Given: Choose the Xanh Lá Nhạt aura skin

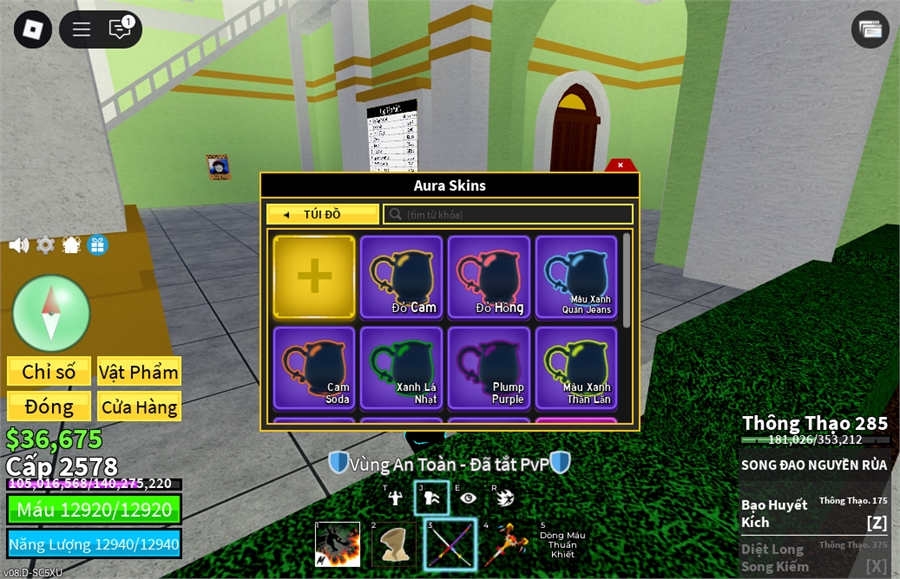Looking at the screenshot, I should point(401,367).
